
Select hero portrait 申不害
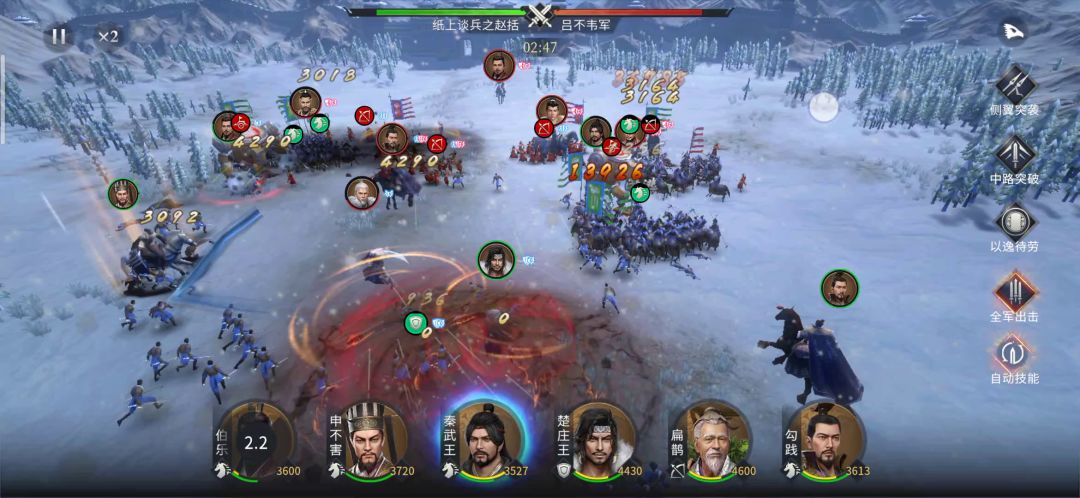coord(369,440)
